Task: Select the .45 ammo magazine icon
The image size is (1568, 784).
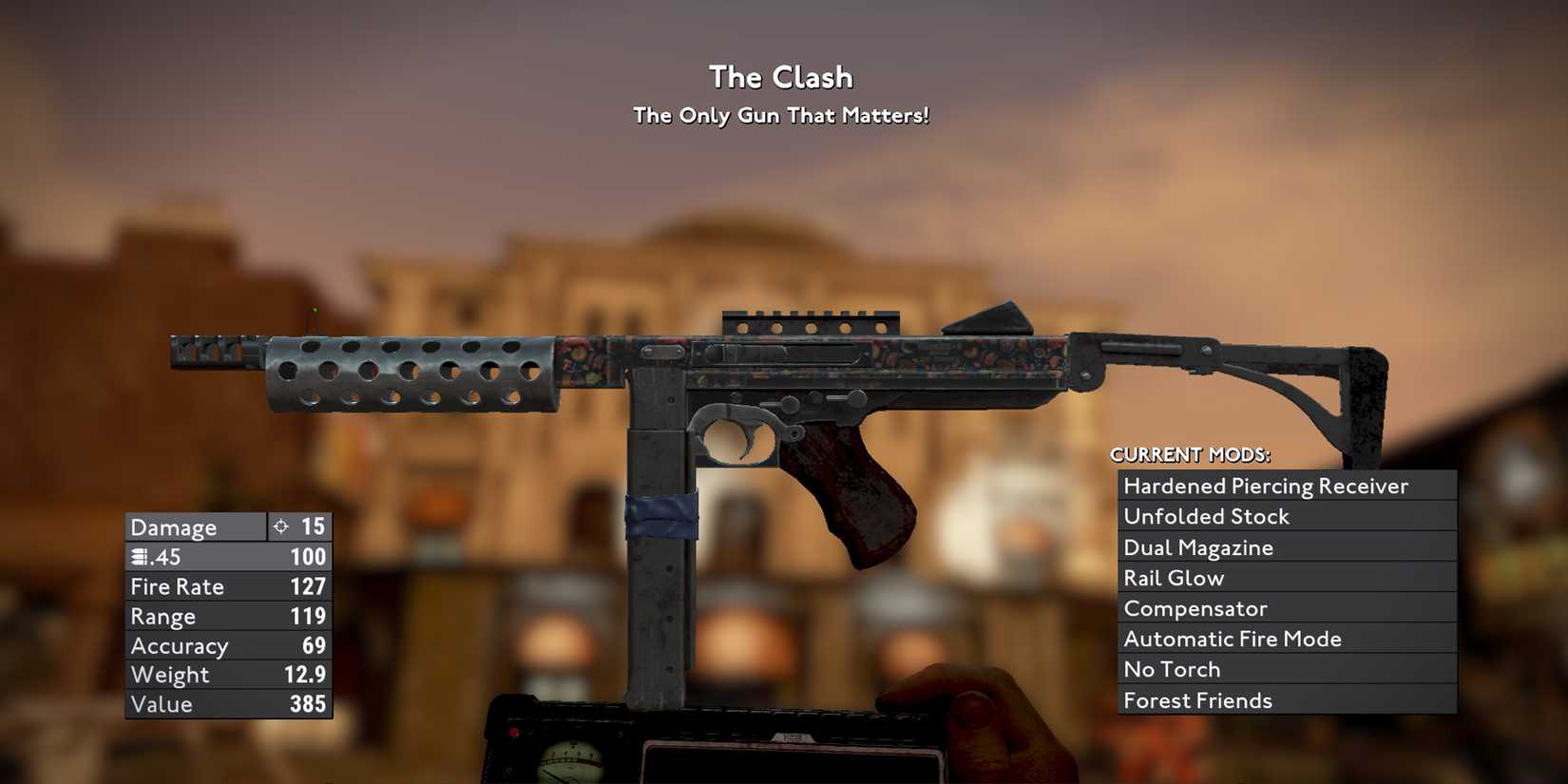Action: pos(141,557)
